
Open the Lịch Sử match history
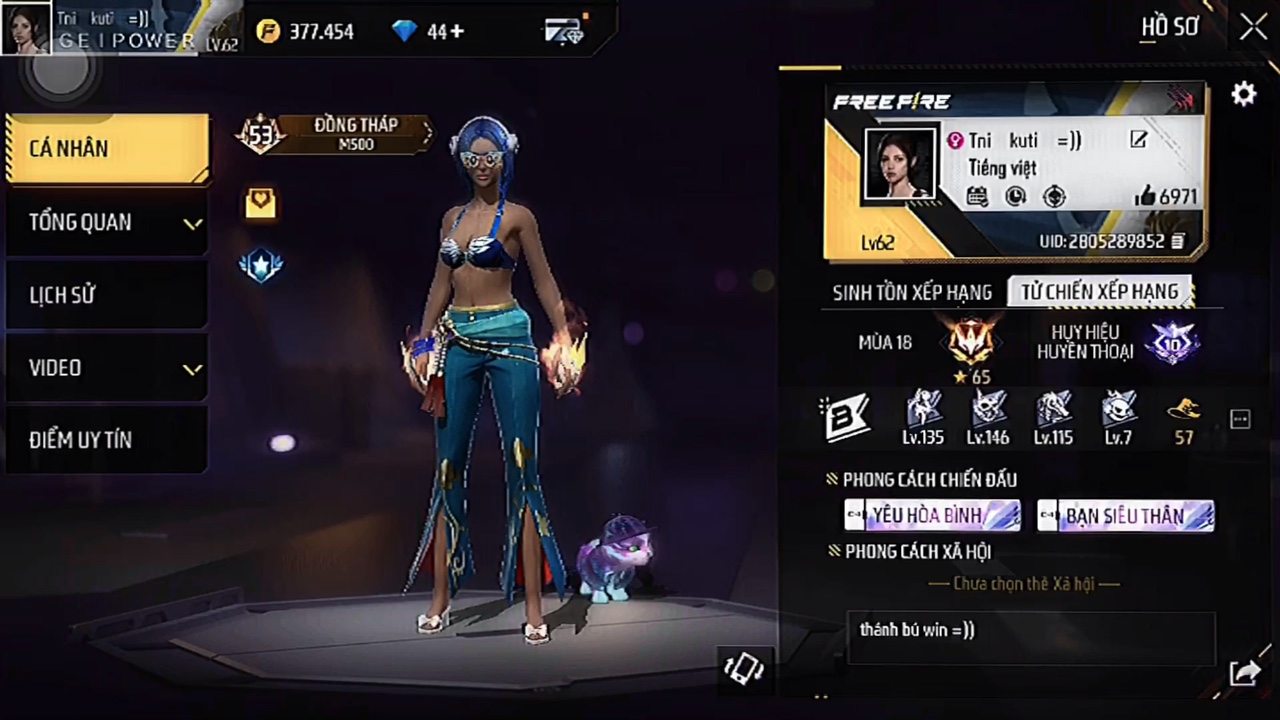[107, 295]
